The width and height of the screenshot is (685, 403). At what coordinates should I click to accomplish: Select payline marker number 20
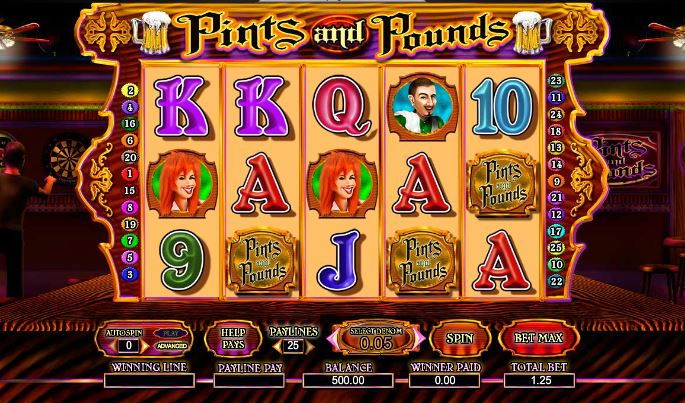coord(129,157)
